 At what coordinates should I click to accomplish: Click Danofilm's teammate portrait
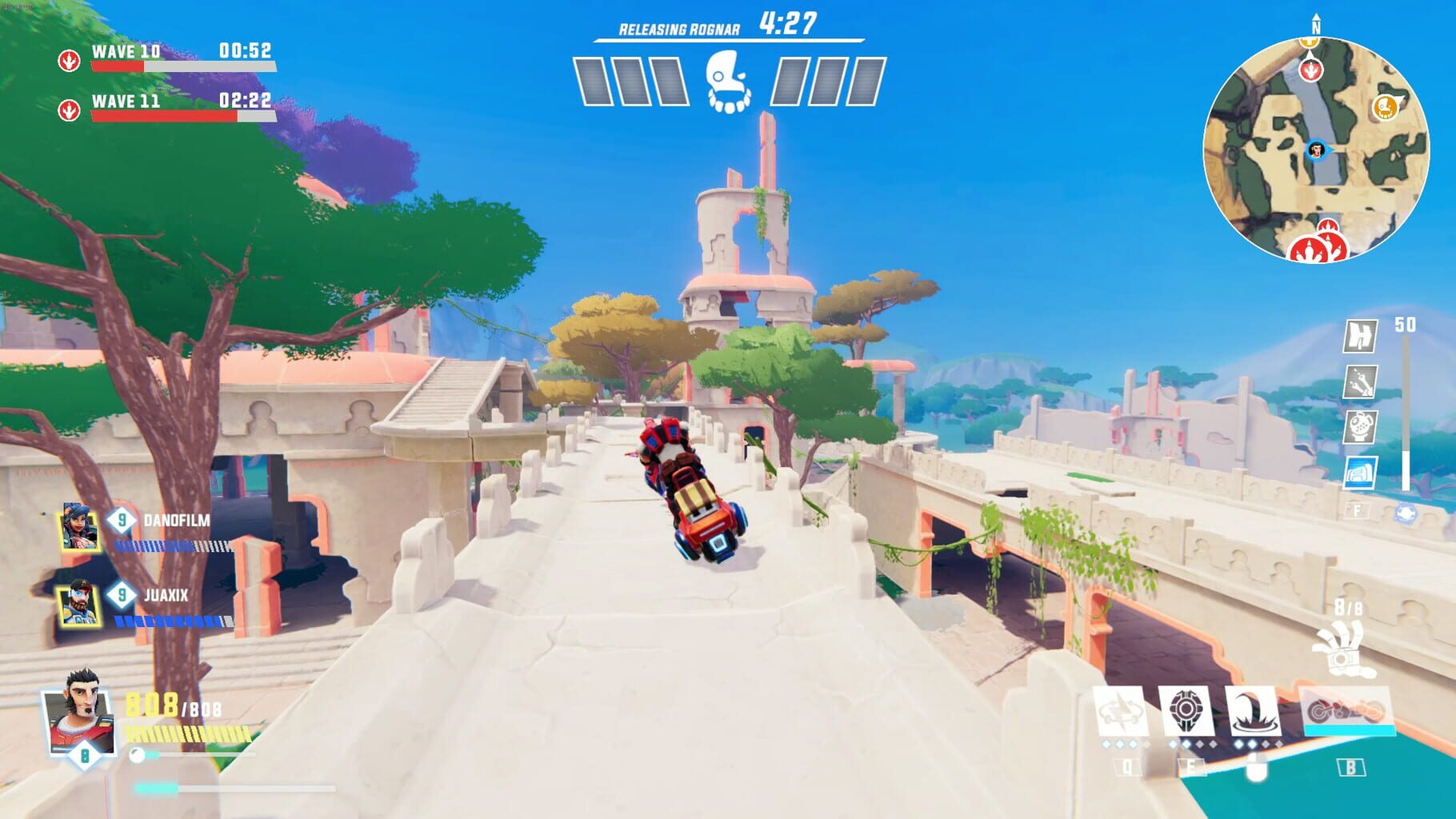80,527
